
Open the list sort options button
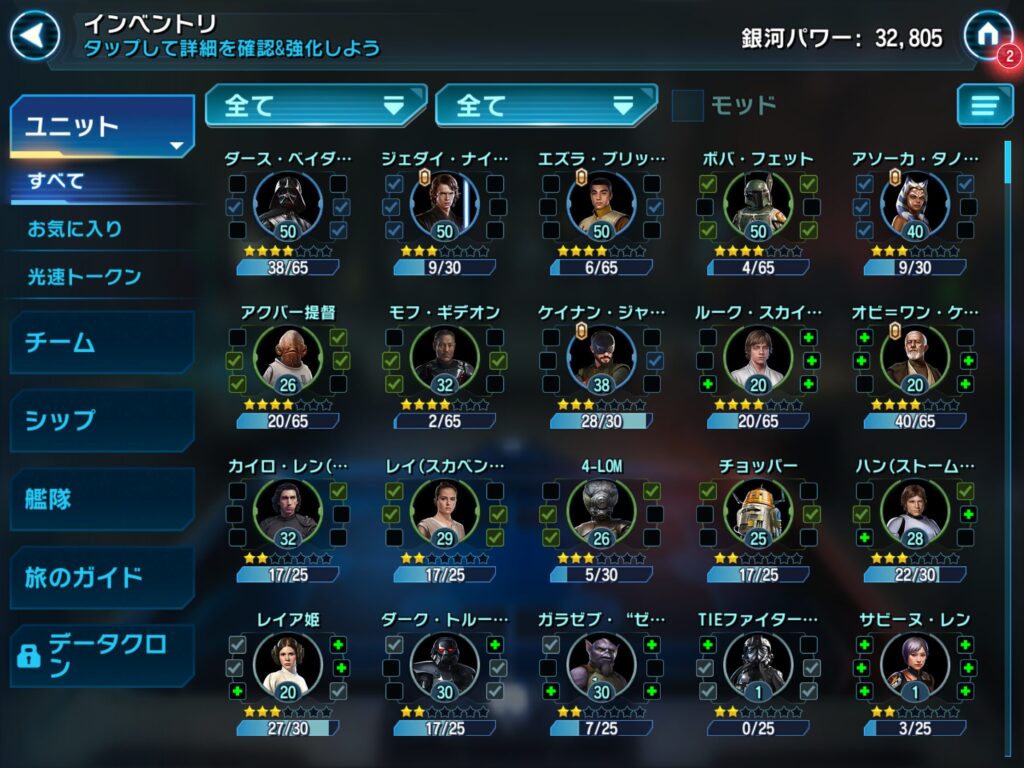point(984,105)
